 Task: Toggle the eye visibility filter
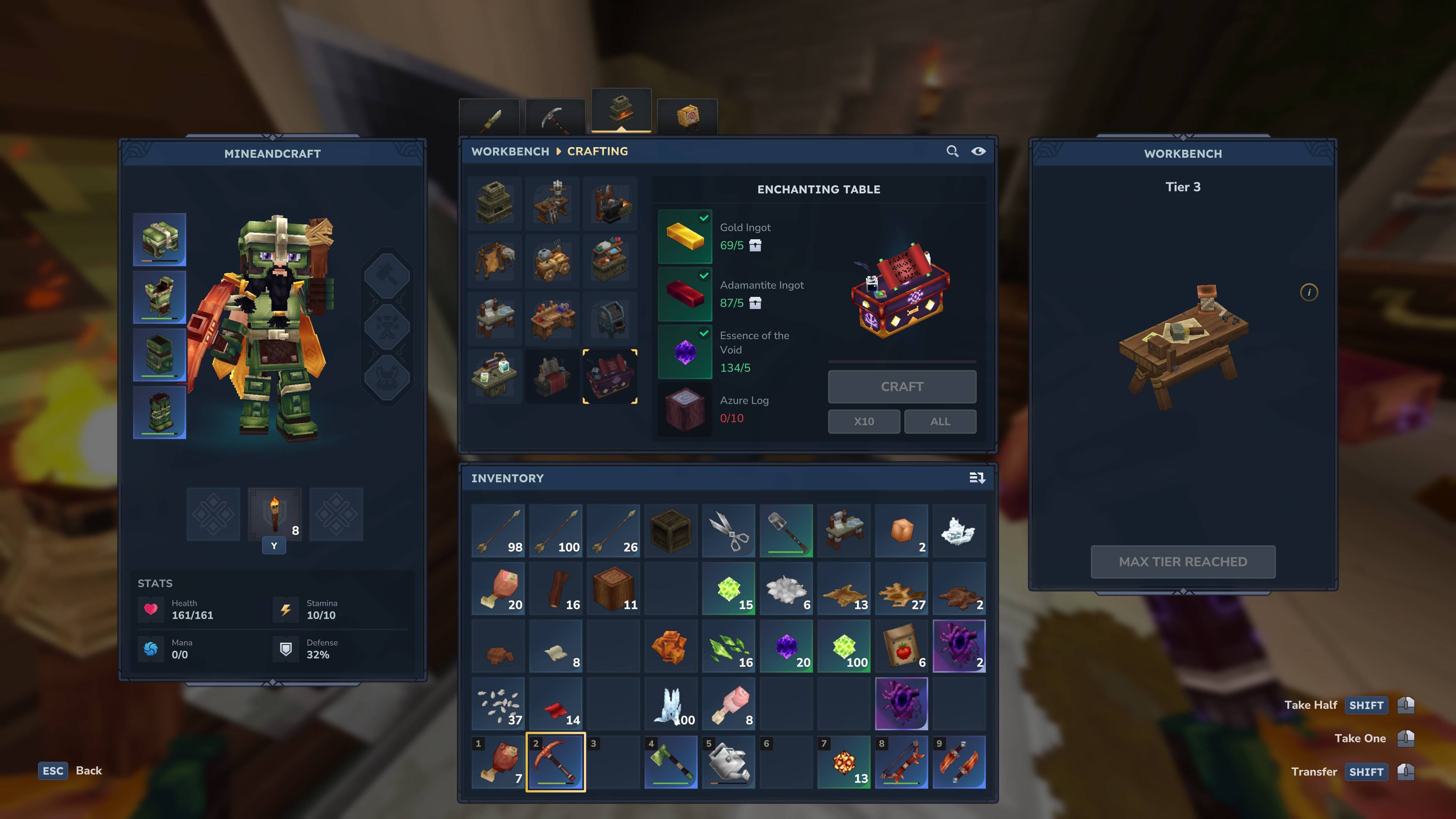point(978,152)
